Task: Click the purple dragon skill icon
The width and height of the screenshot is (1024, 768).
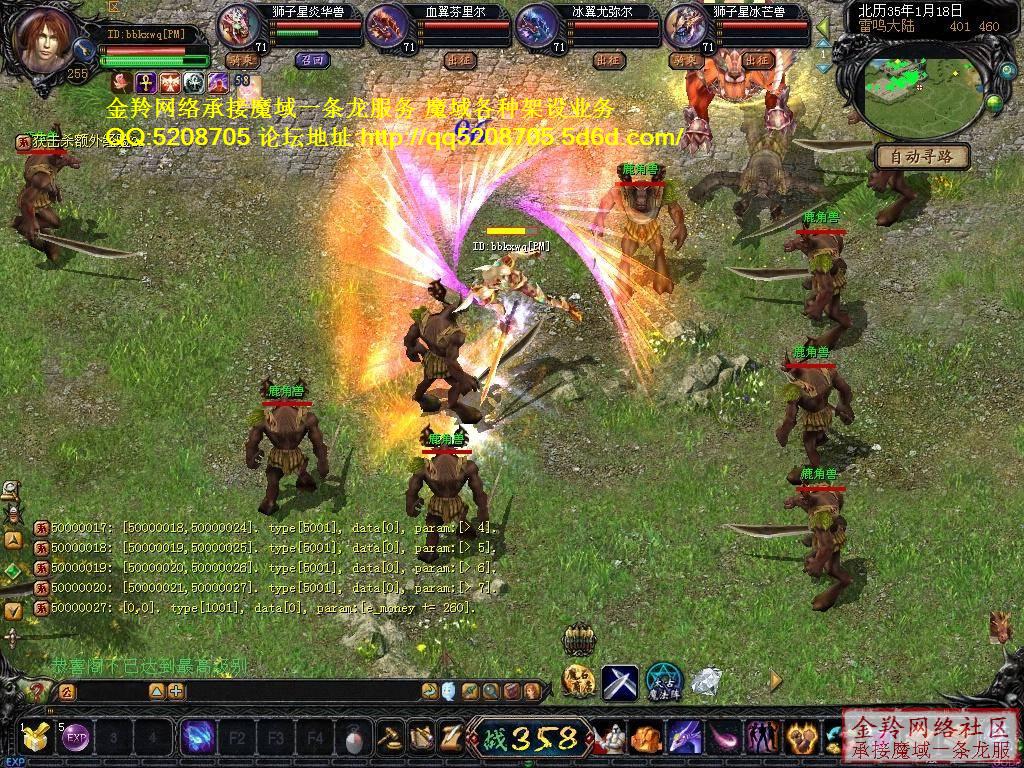Action: coord(686,739)
